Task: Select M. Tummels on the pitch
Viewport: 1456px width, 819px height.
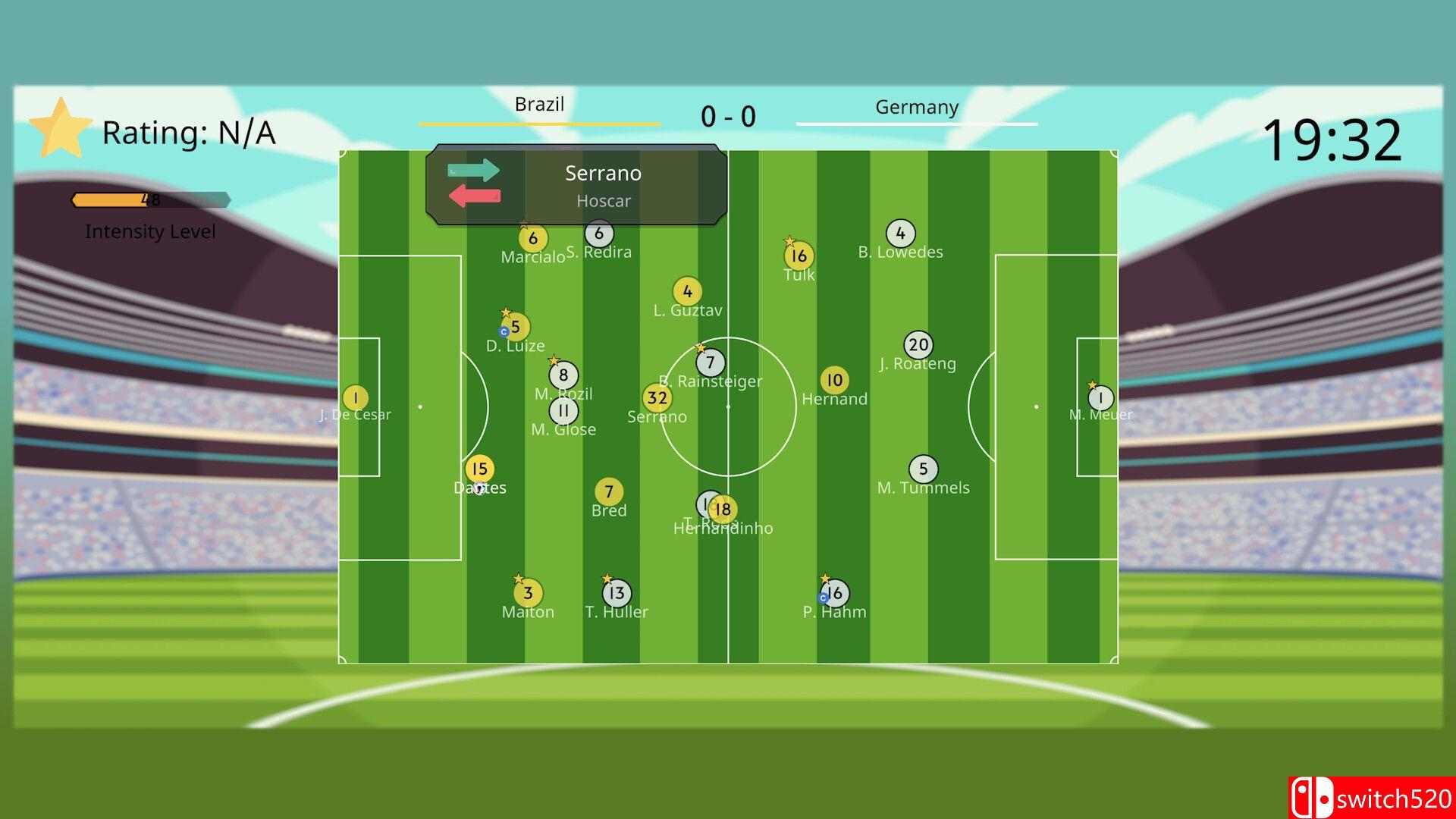Action: [x=923, y=469]
